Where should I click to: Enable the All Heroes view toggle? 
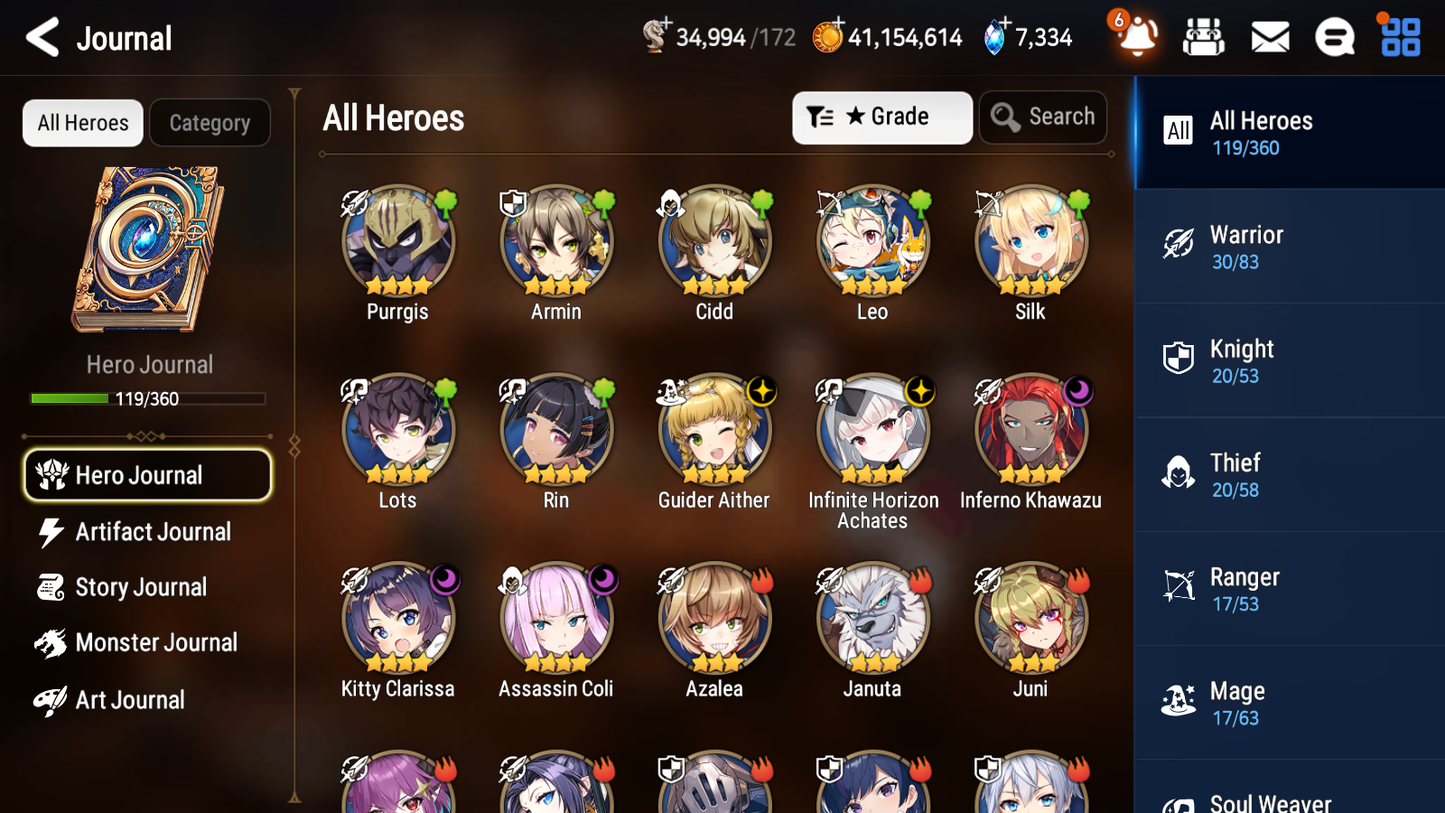pos(82,123)
